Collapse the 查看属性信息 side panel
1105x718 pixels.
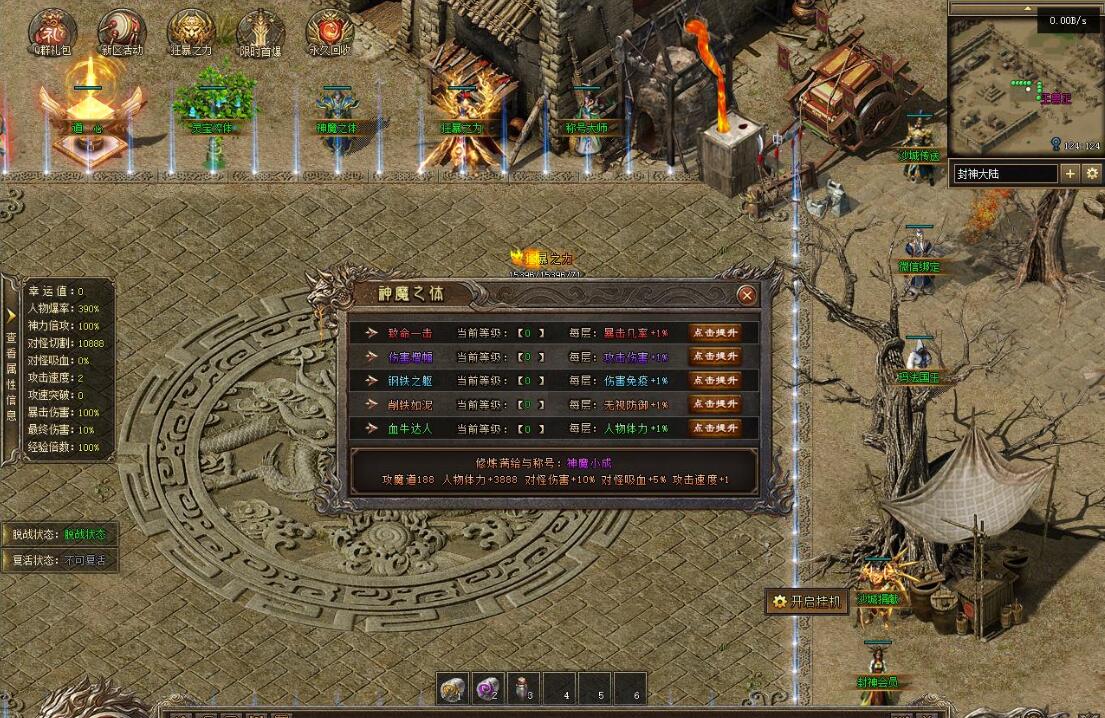(x=11, y=287)
